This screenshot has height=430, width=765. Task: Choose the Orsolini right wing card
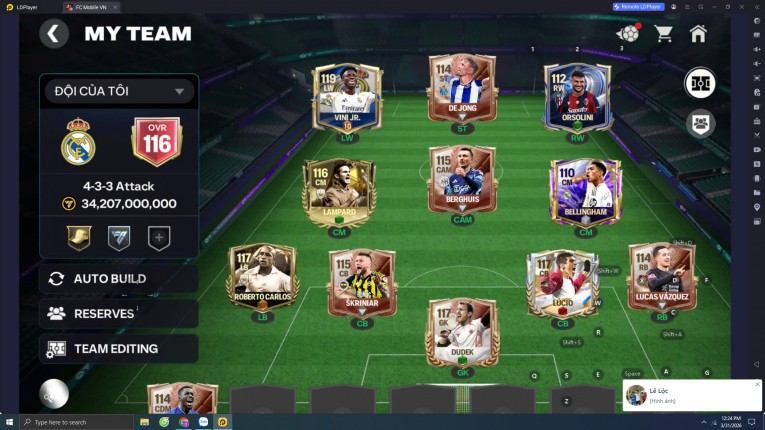coord(577,99)
